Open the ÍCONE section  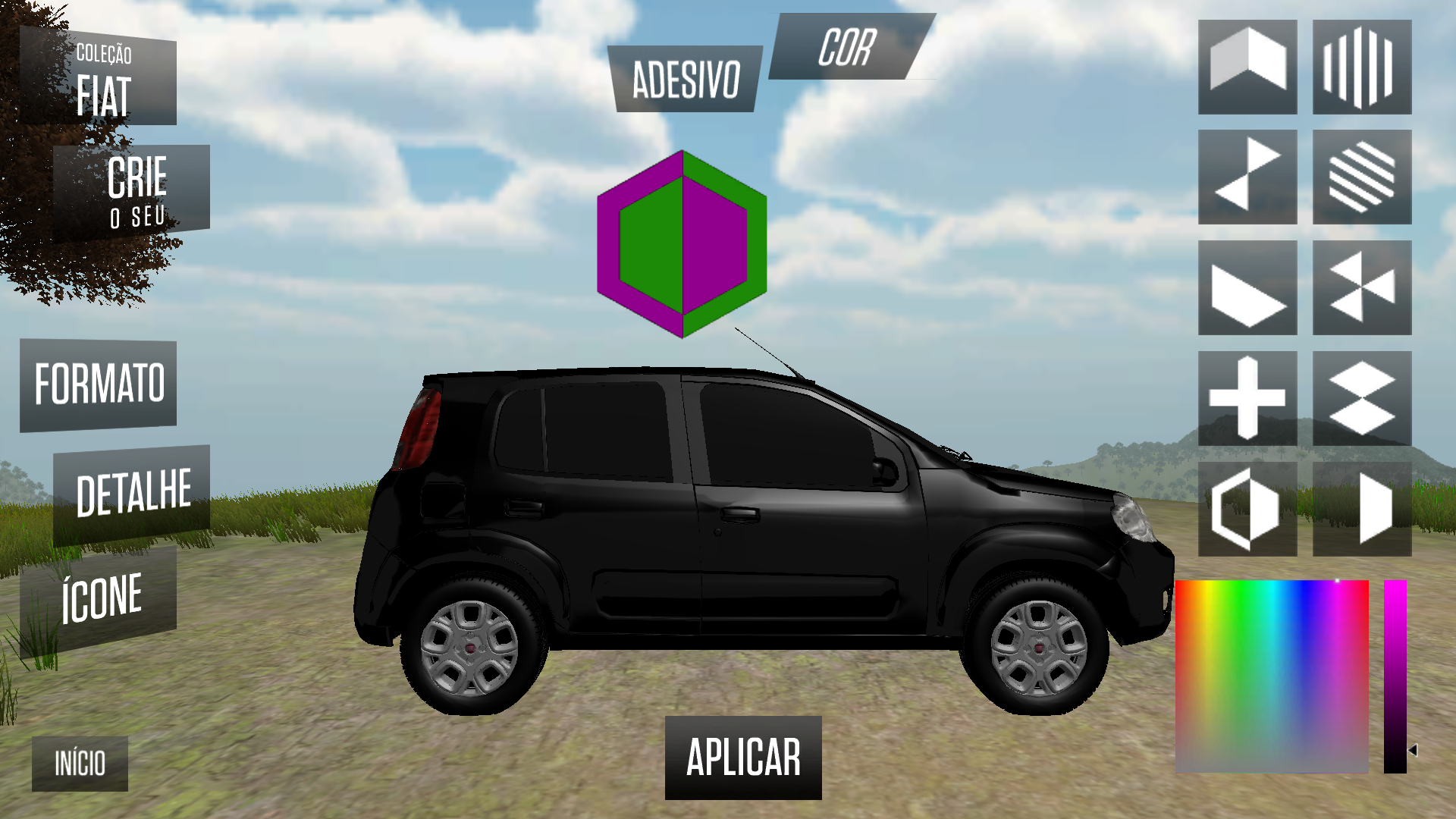coord(102,598)
